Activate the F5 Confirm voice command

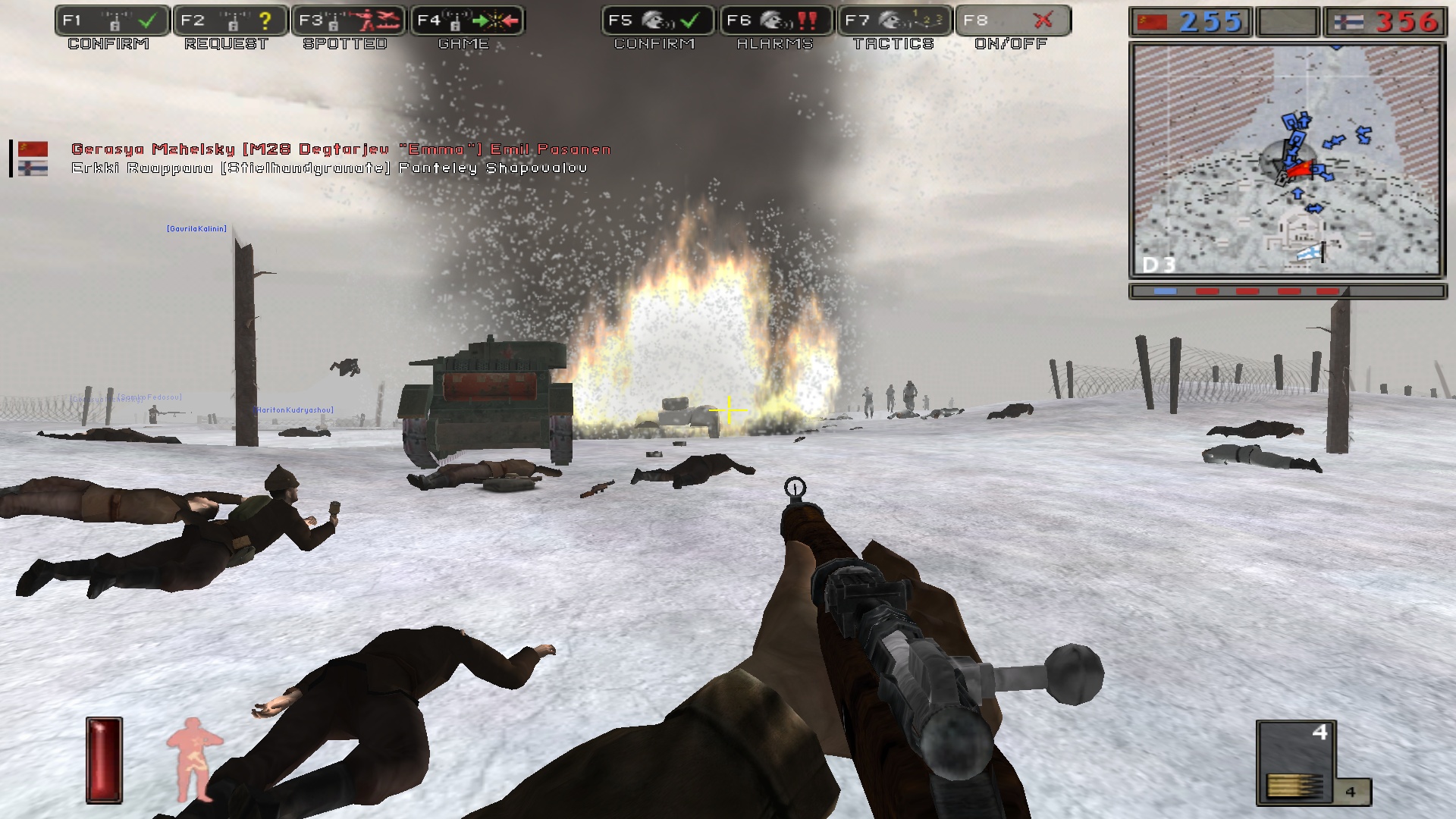click(658, 21)
